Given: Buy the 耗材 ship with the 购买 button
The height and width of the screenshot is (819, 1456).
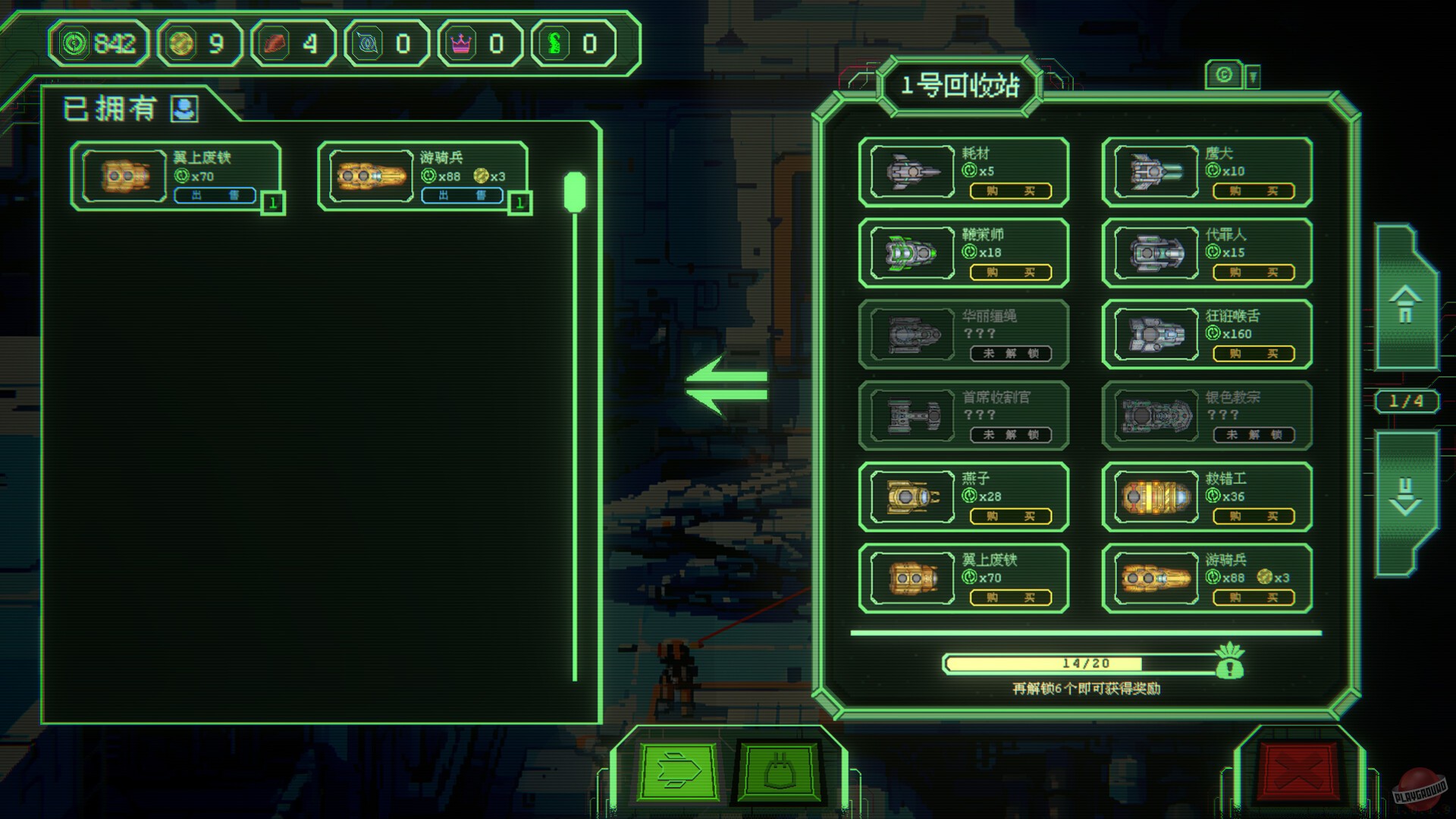Looking at the screenshot, I should click(1010, 192).
